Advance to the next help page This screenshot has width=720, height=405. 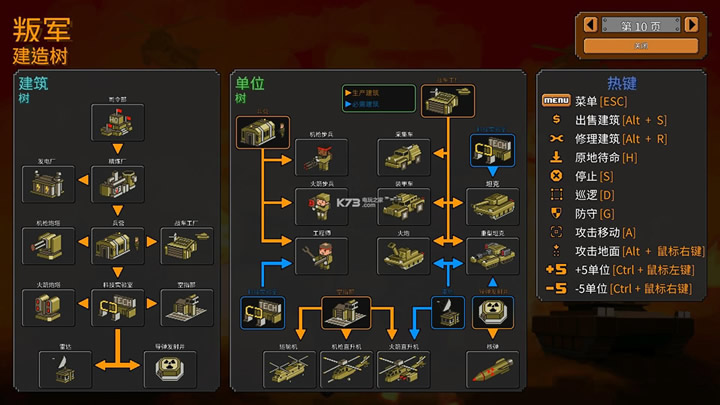click(x=691, y=24)
